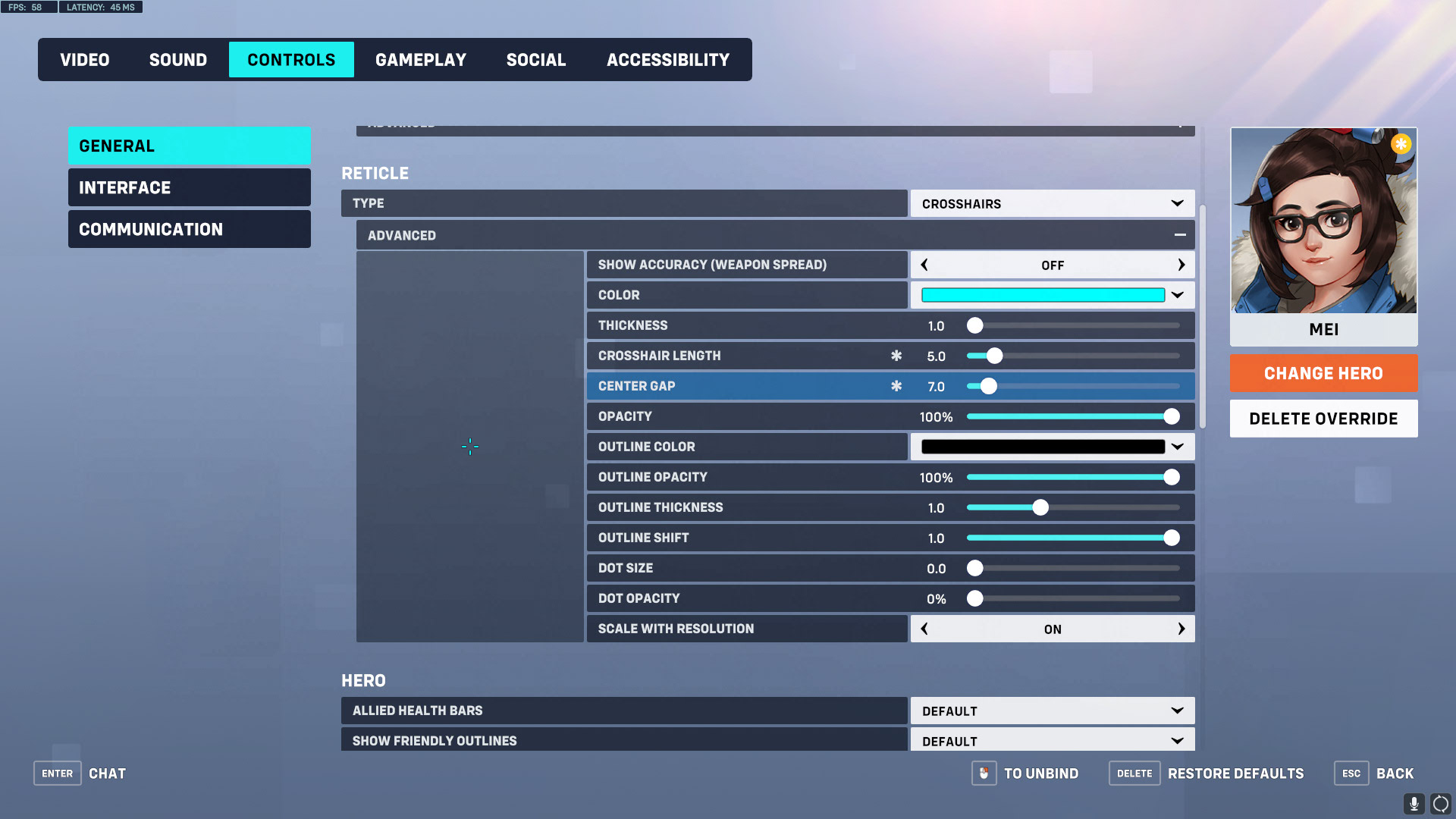1456x819 pixels.
Task: Cycle Show Accuracy using the left arrow
Action: [x=924, y=265]
